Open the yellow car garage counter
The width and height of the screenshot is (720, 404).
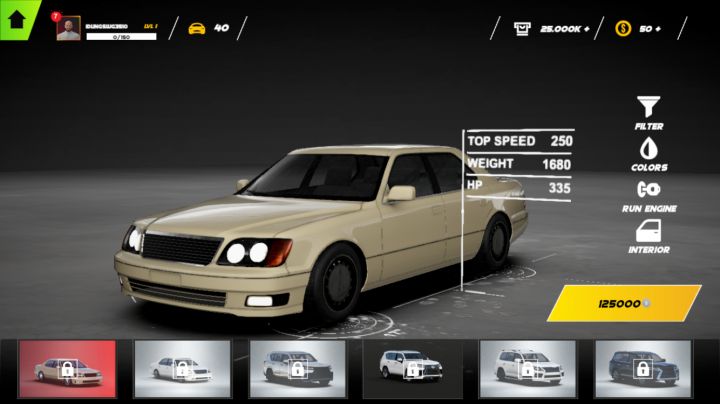point(208,28)
